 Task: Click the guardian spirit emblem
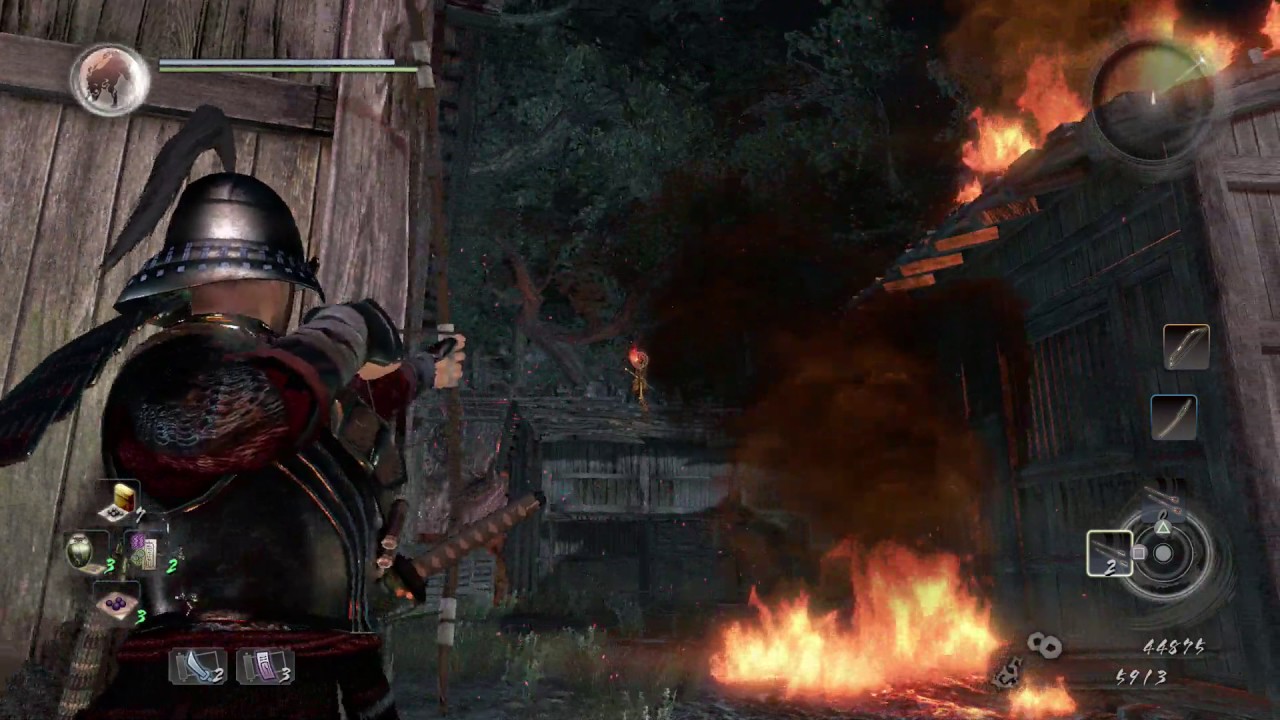click(x=110, y=78)
